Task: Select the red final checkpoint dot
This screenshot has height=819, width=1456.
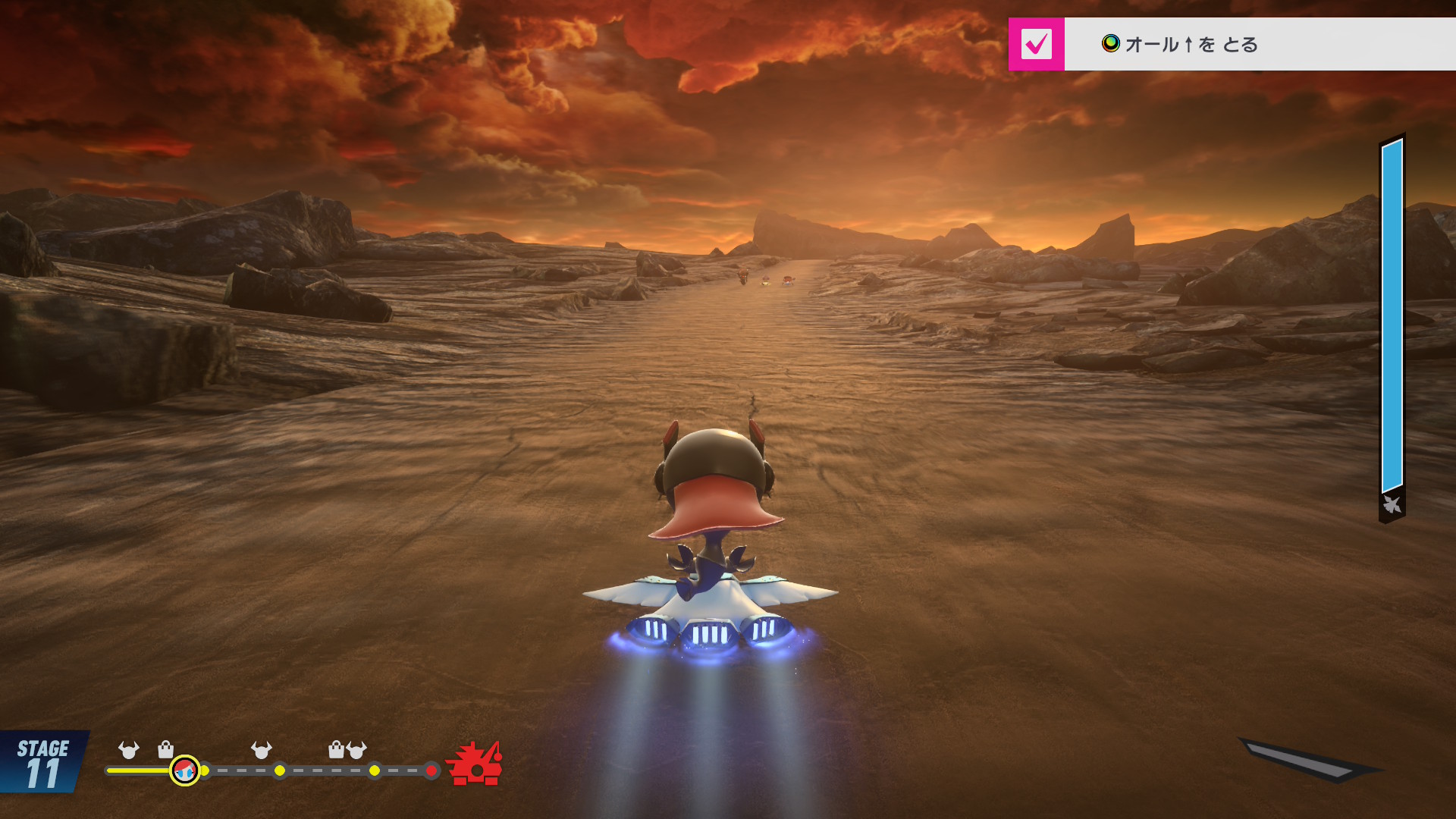Action: tap(431, 770)
